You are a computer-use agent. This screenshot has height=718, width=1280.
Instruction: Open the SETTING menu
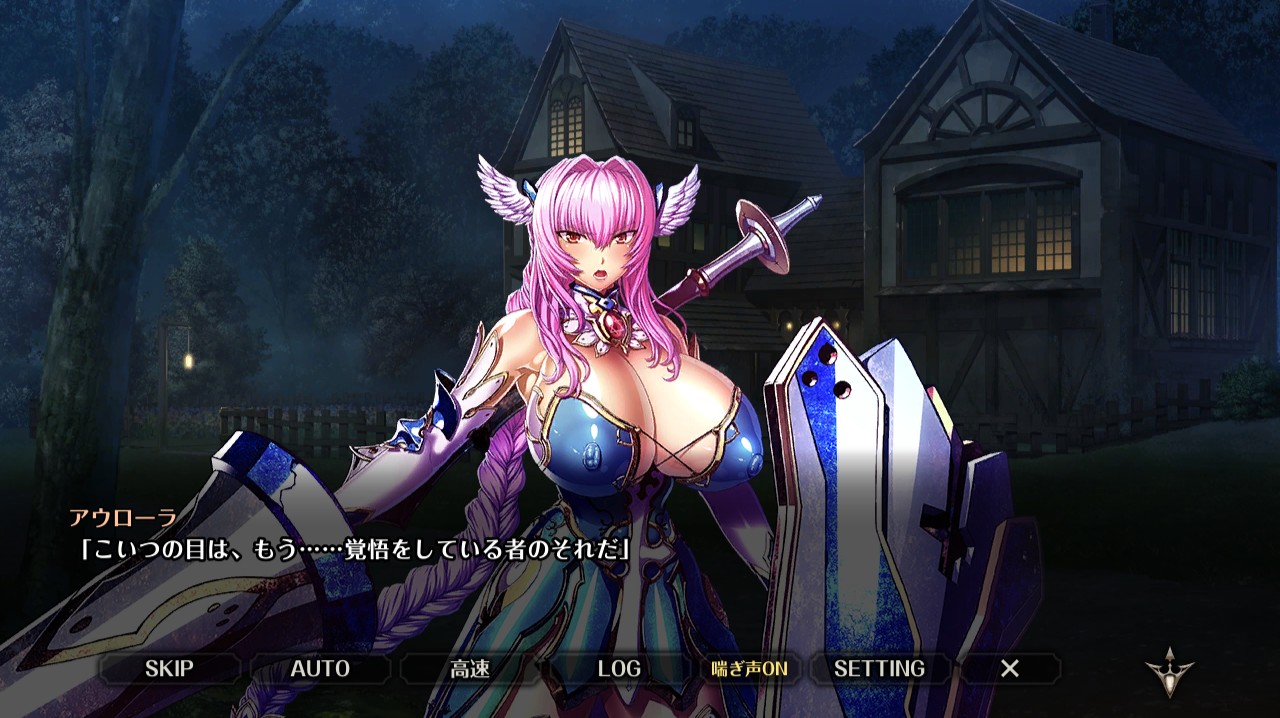pos(879,668)
